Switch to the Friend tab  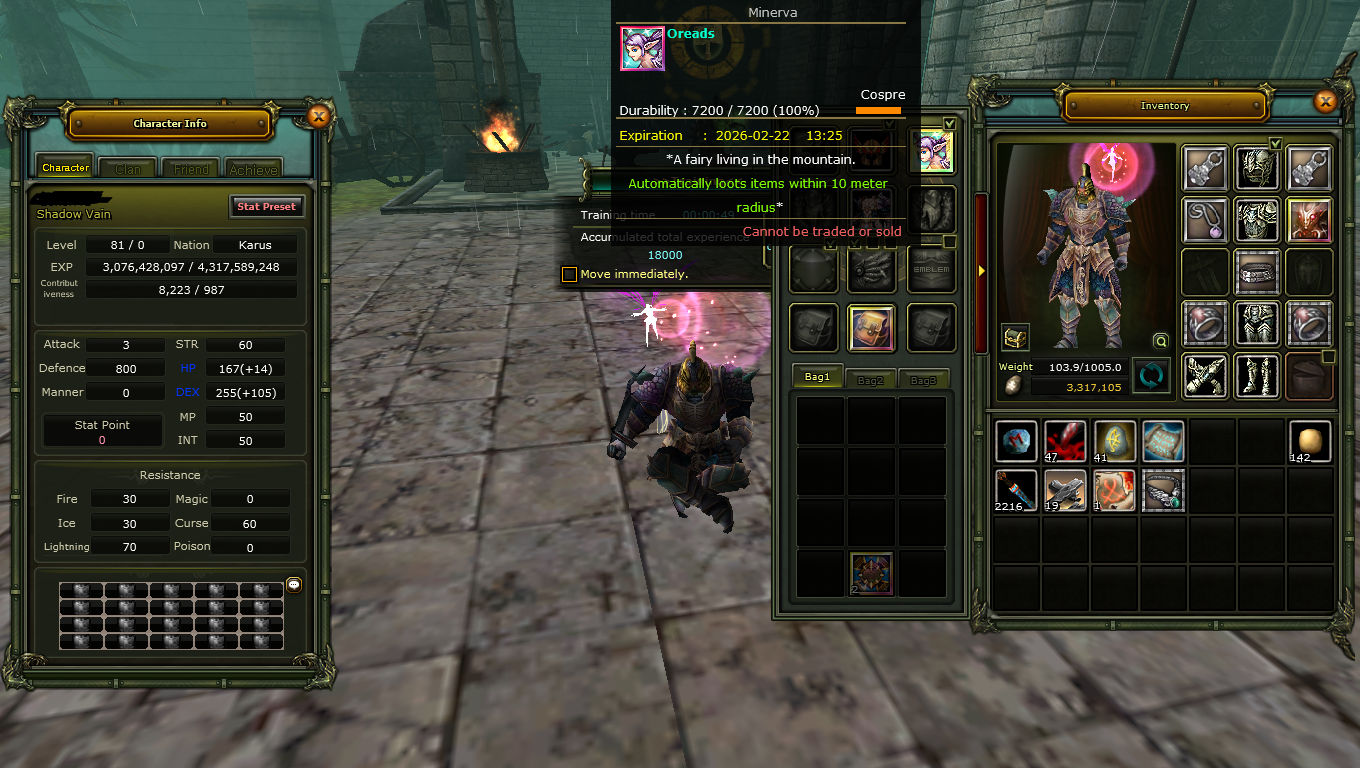pyautogui.click(x=191, y=169)
